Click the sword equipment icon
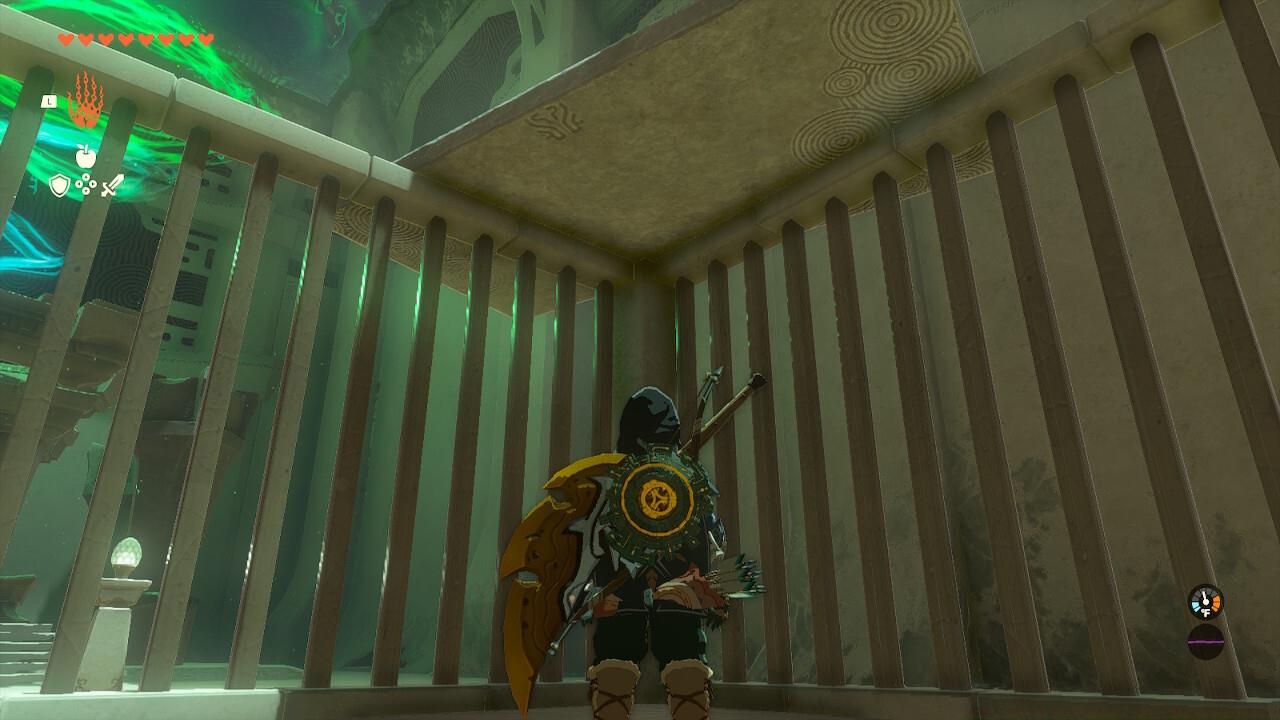Screen dimensions: 1280x720 [x=112, y=184]
